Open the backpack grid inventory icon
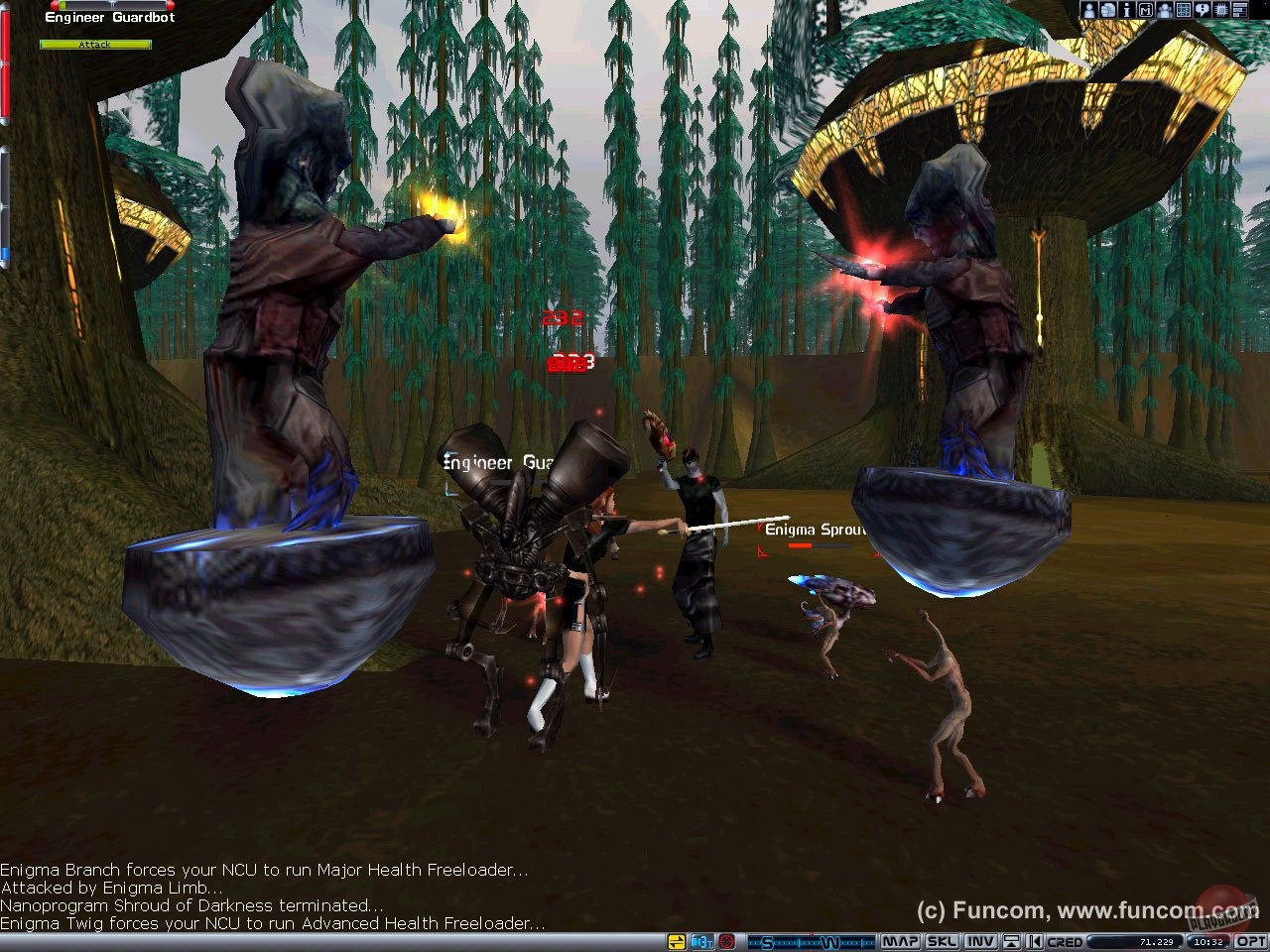 coord(1183,10)
